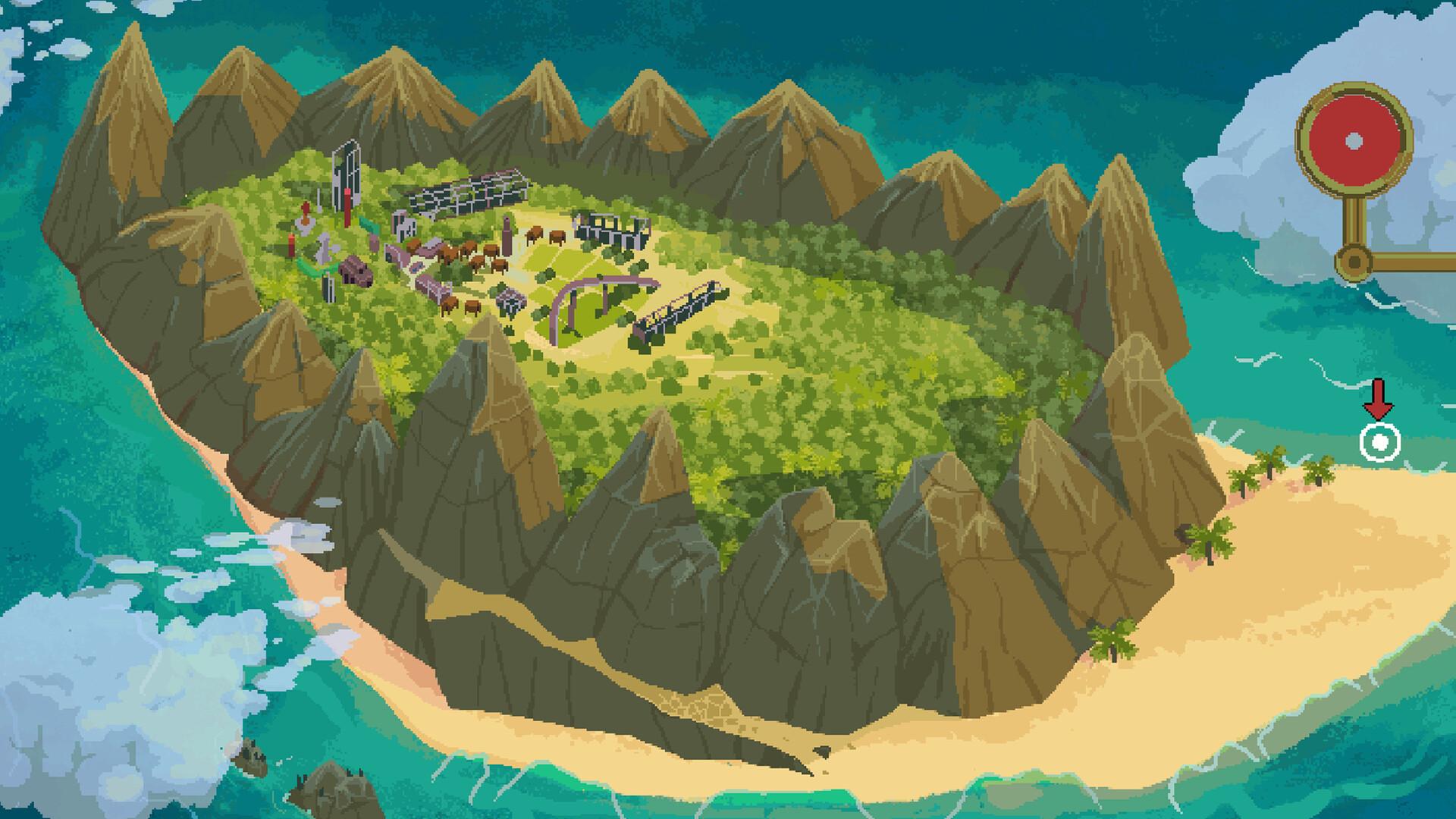This screenshot has width=1456, height=819.
Task: Click the white dot at the node's center
Action: (x=1354, y=141)
